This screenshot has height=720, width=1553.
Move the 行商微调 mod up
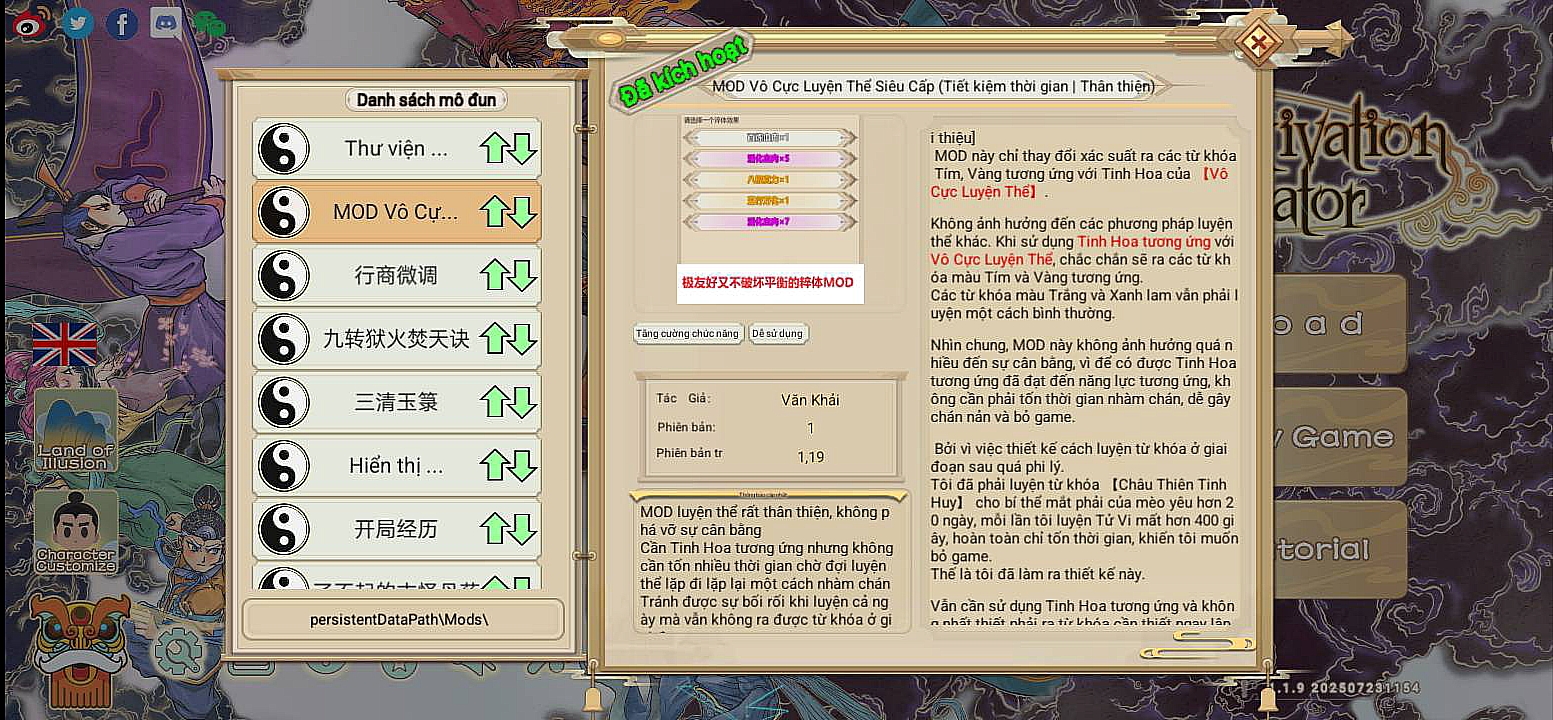tap(493, 275)
